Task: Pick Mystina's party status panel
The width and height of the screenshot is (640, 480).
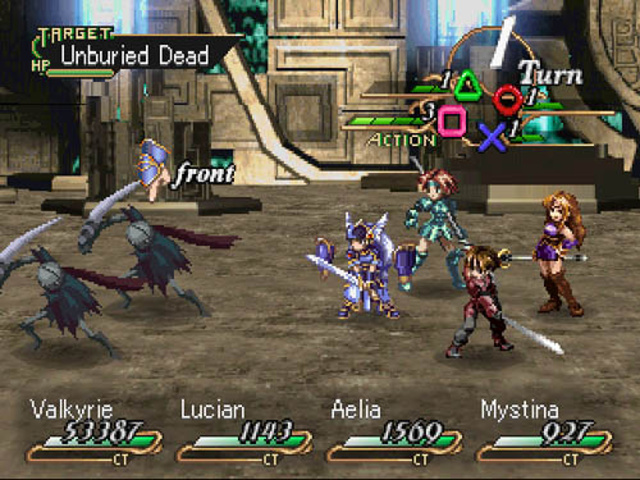Action: coord(543,433)
